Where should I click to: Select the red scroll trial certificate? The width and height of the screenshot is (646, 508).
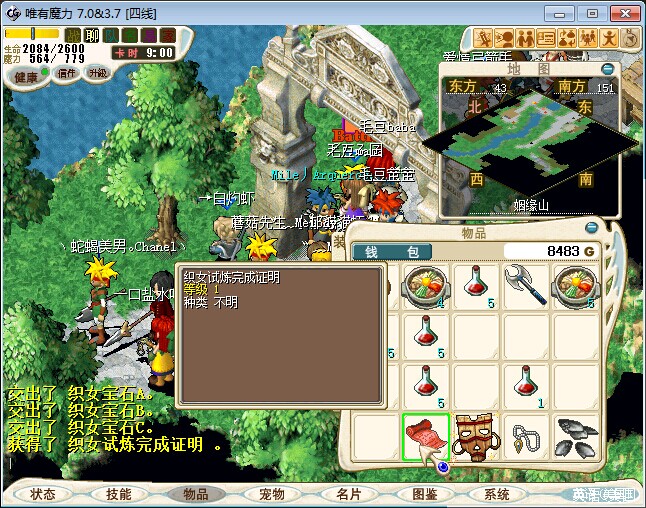pyautogui.click(x=425, y=436)
